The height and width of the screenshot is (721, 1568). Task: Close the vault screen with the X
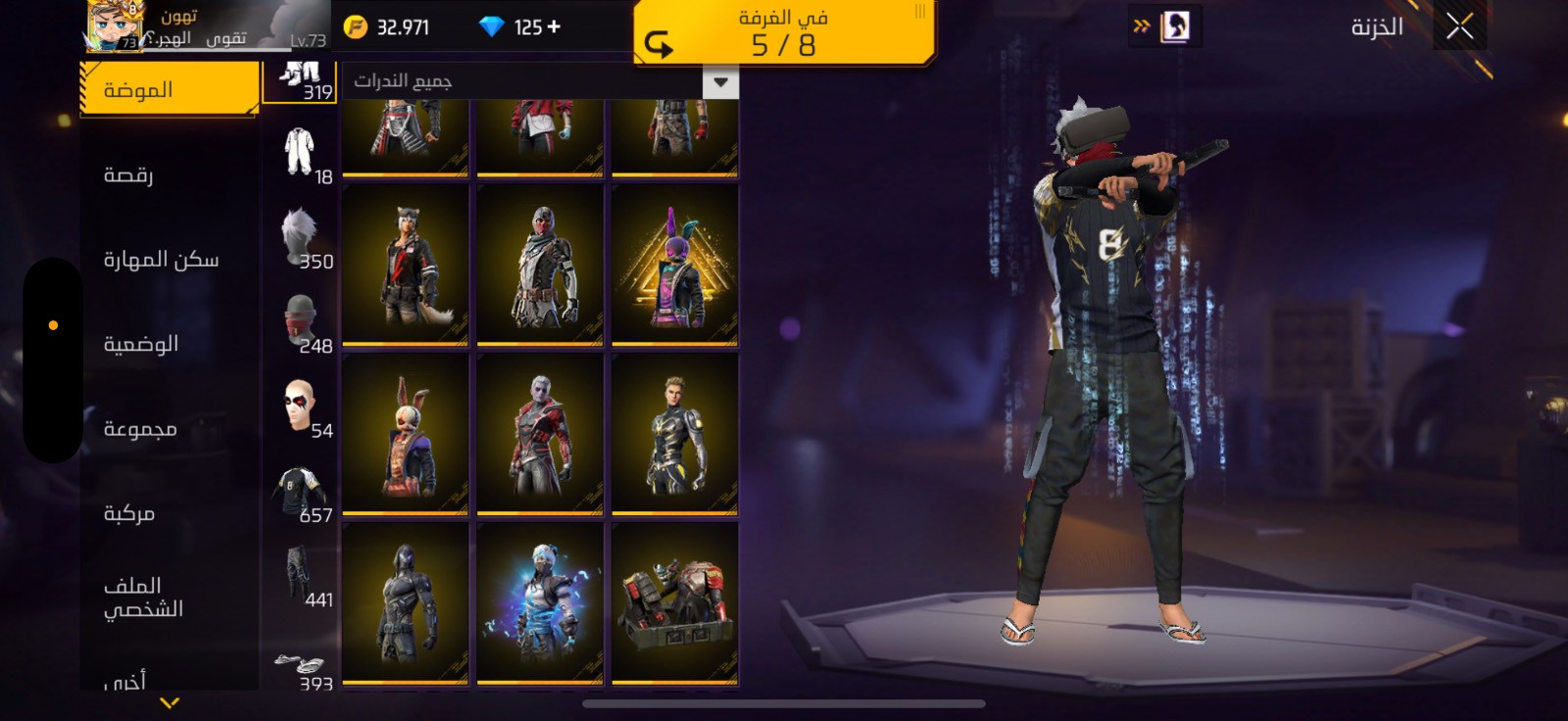1459,27
